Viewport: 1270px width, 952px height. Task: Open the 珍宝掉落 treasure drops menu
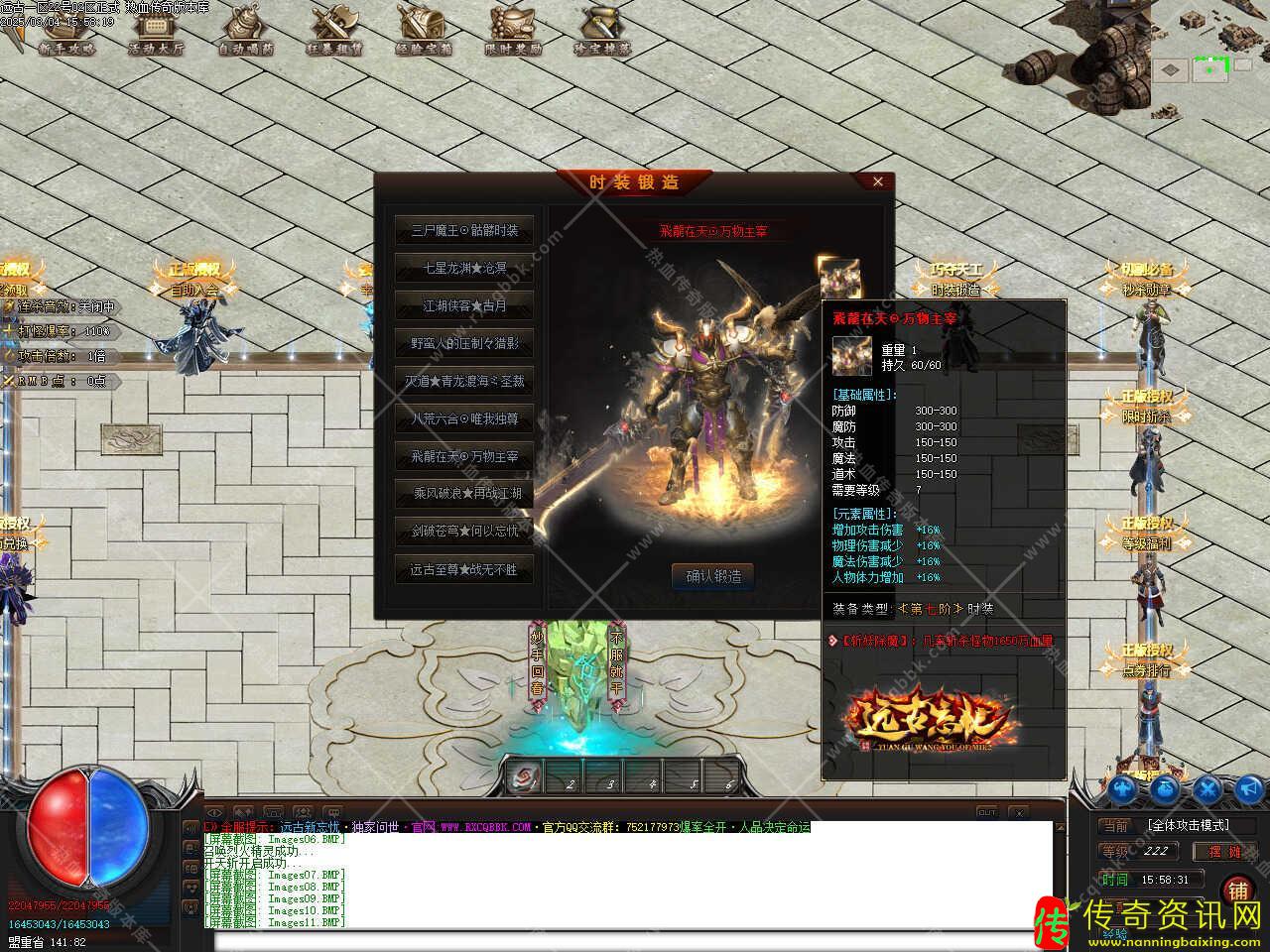click(602, 30)
